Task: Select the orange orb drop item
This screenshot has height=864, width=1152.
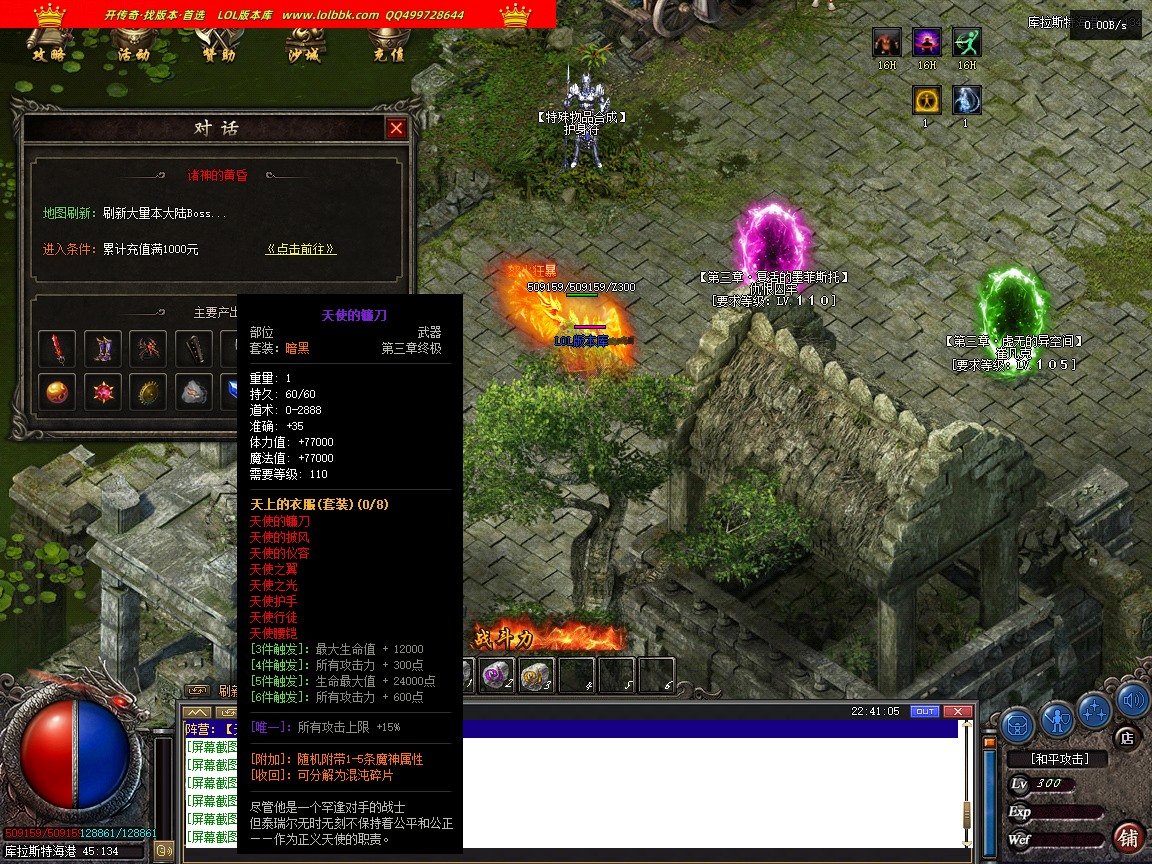Action: [x=58, y=392]
